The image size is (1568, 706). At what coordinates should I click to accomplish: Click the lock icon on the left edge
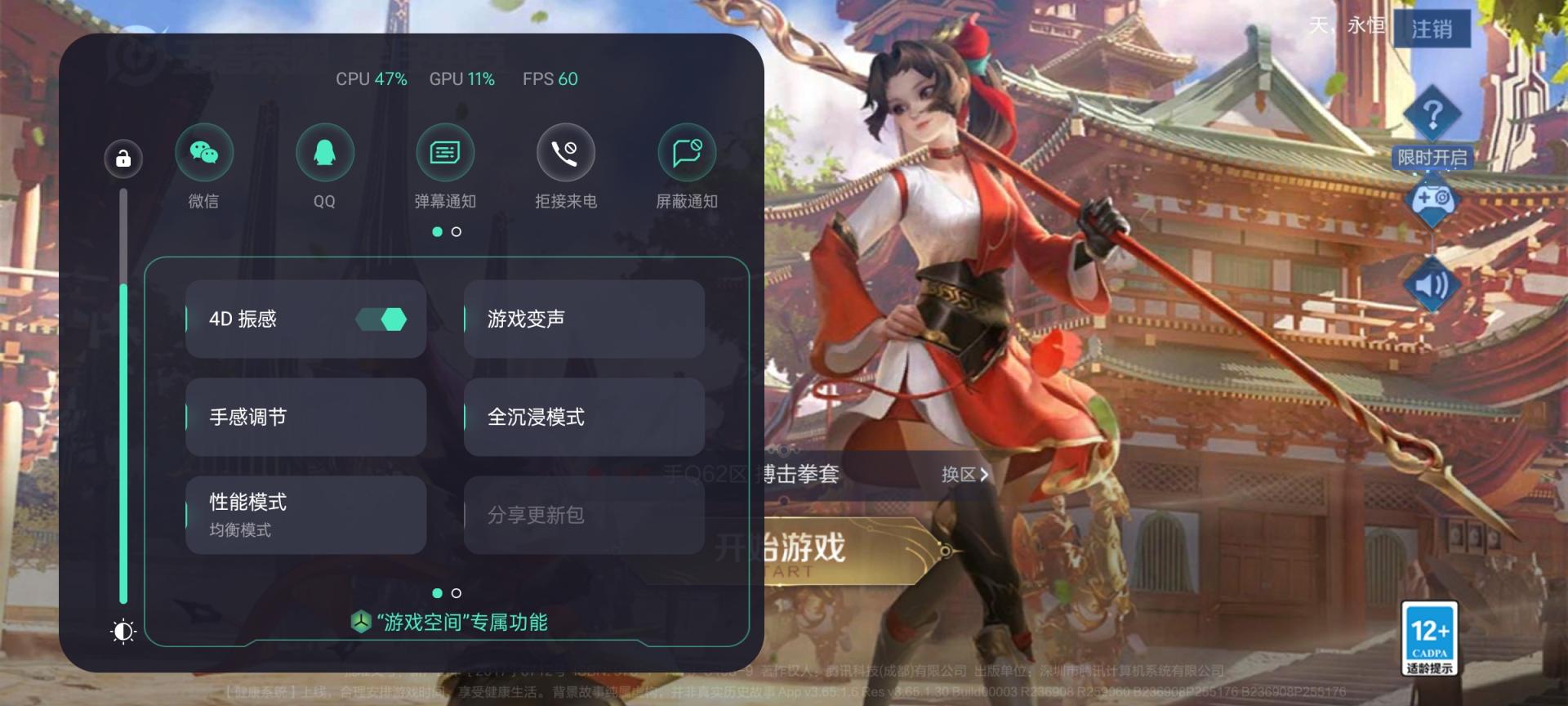pyautogui.click(x=122, y=158)
